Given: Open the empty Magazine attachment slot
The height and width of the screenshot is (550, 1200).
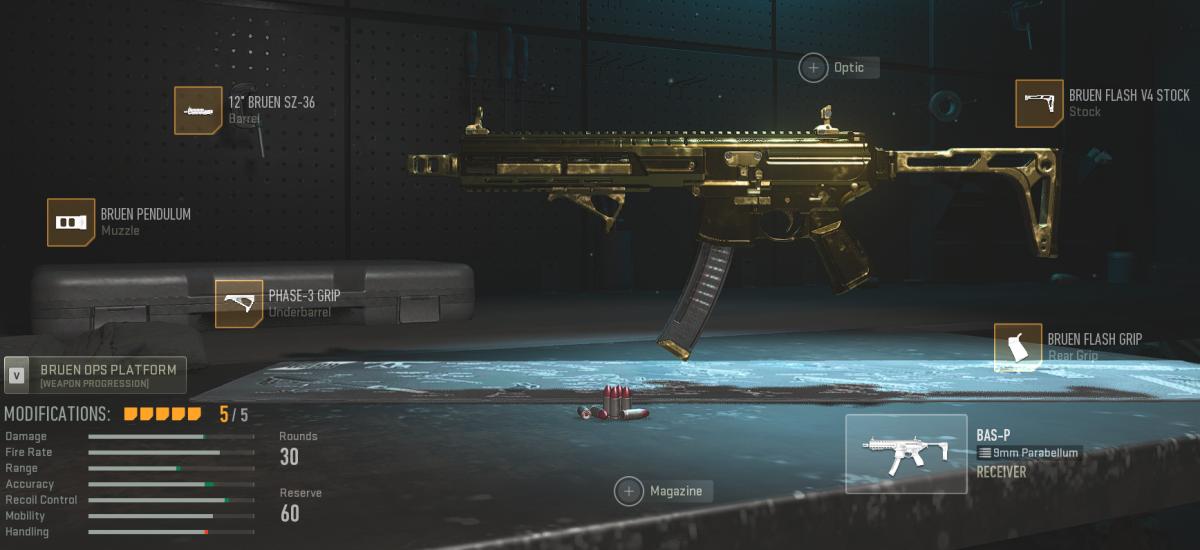Looking at the screenshot, I should (x=629, y=491).
